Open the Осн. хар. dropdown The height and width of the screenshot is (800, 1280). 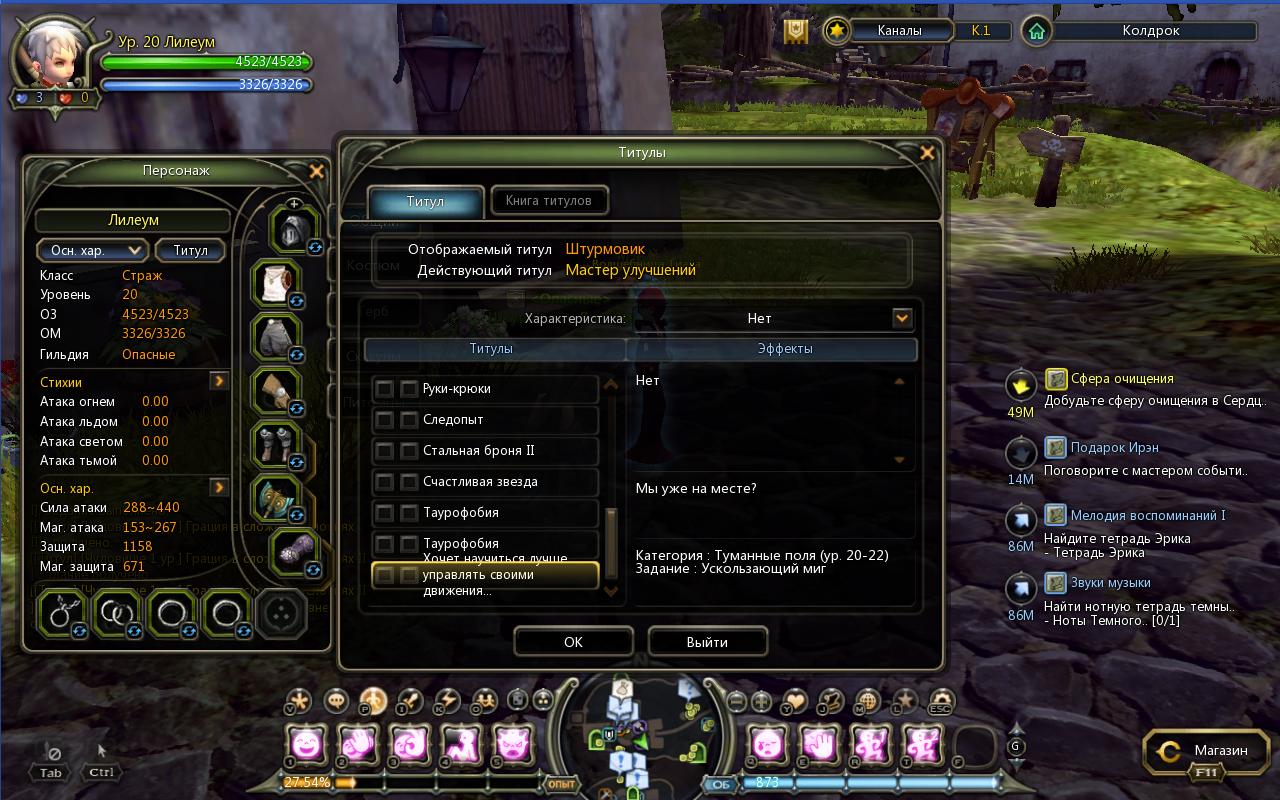92,250
